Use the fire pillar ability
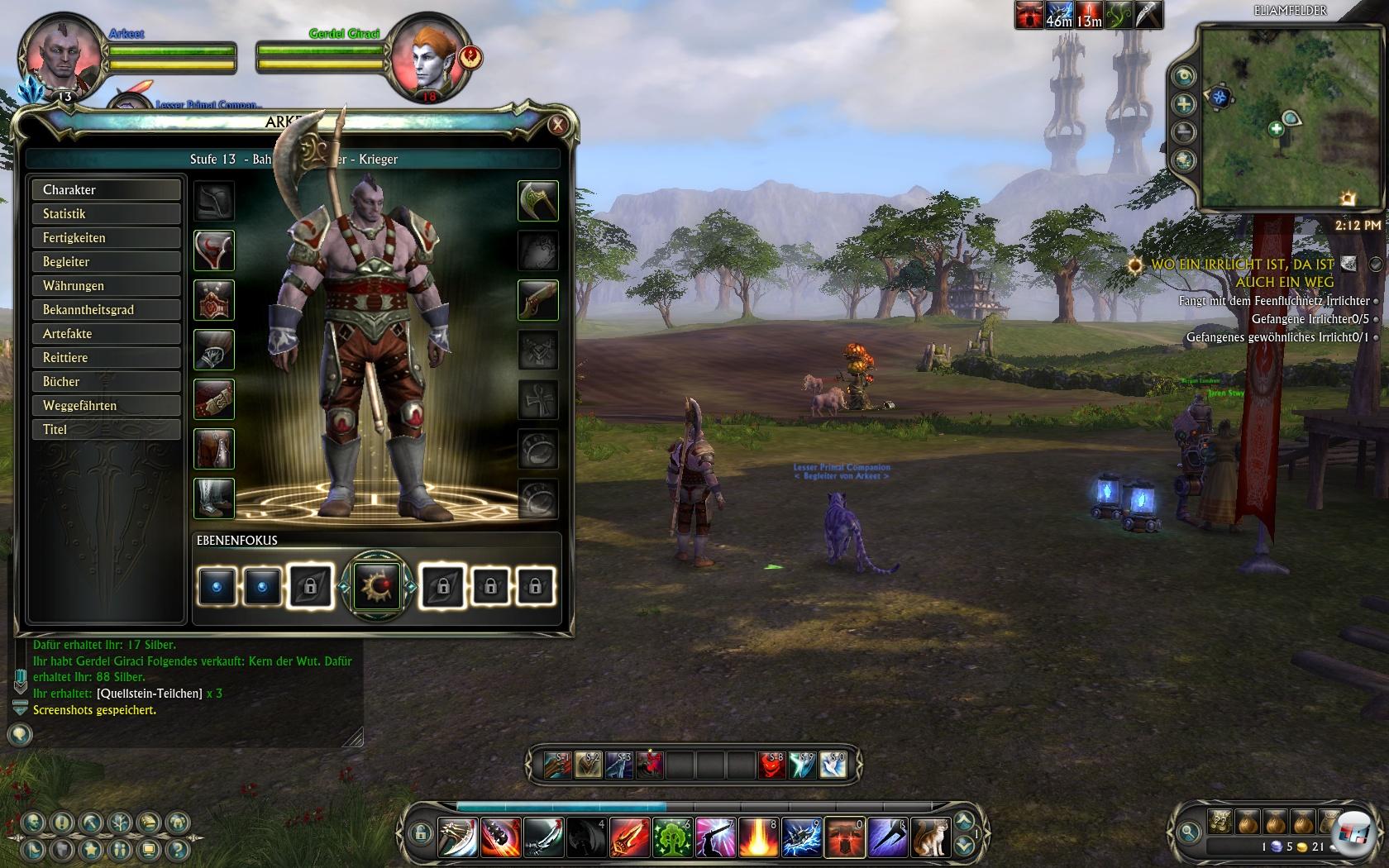 (758, 837)
